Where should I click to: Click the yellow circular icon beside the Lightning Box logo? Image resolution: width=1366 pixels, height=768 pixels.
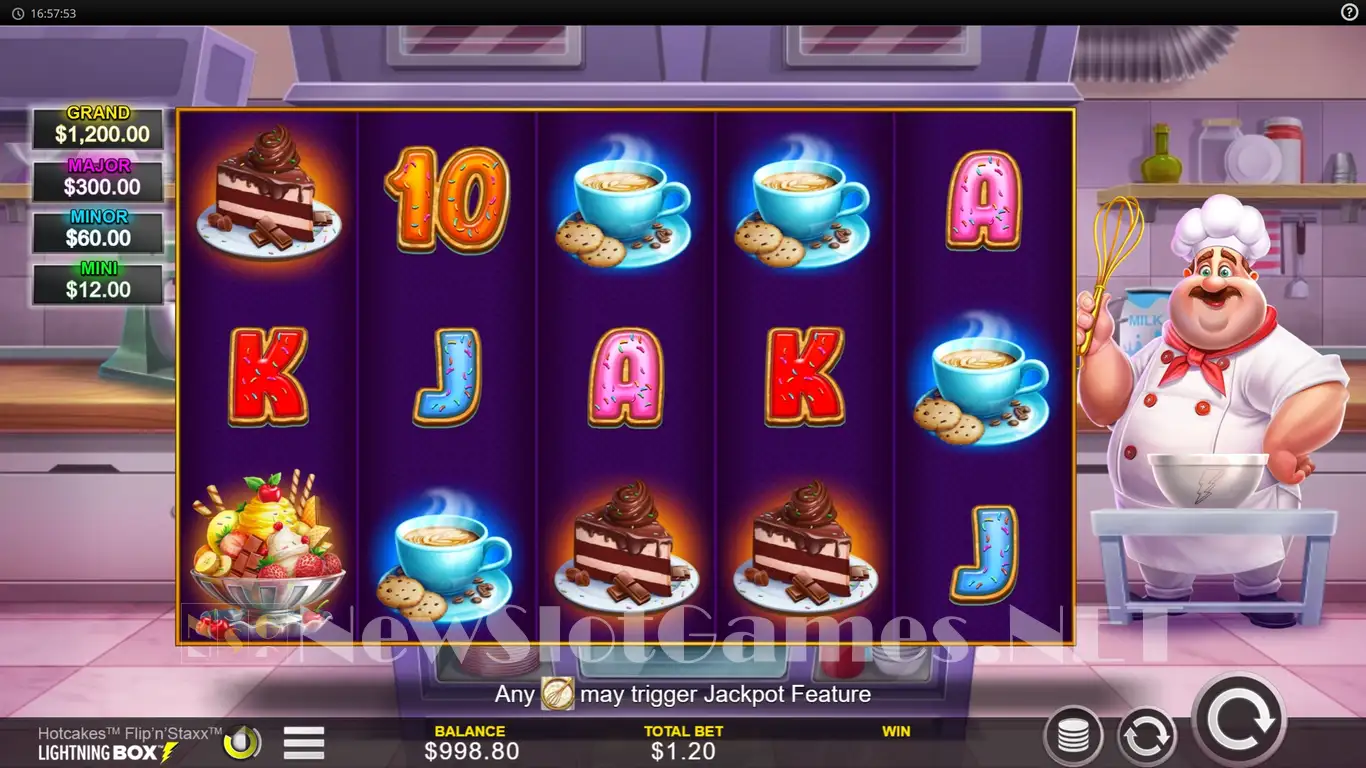click(242, 743)
